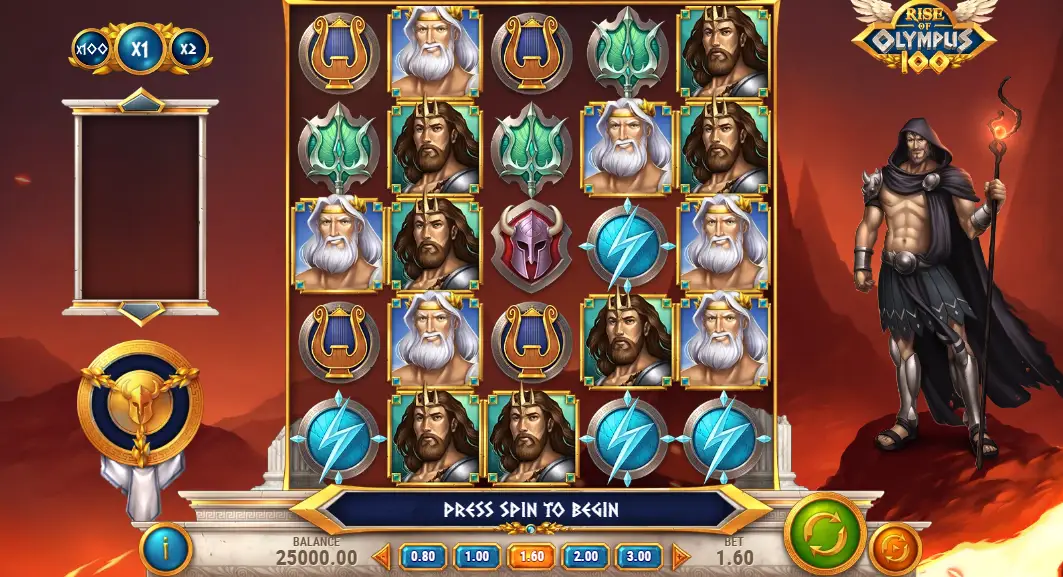Choose the 1.00 bet amount

476,556
